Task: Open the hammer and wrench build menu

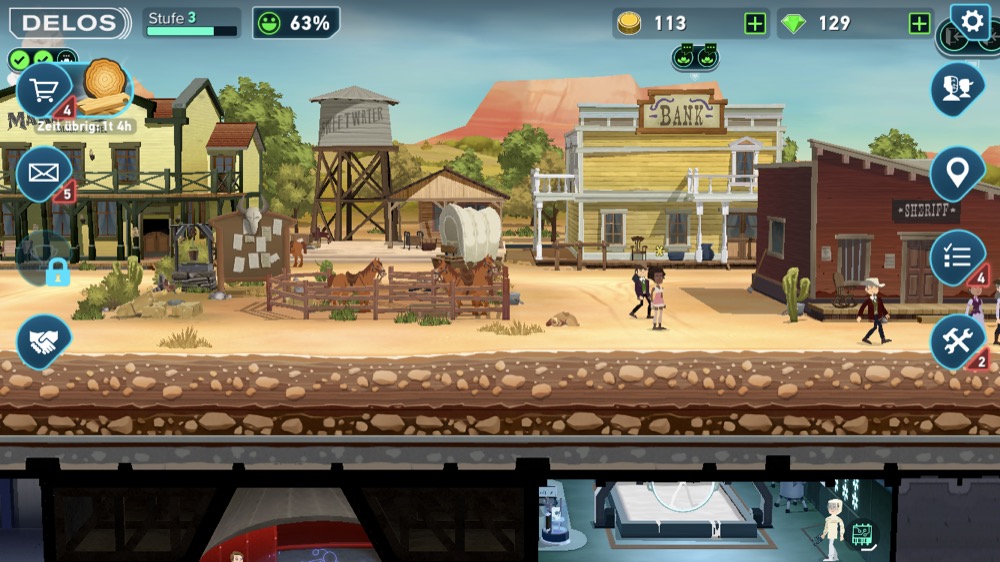Action: coord(957,342)
